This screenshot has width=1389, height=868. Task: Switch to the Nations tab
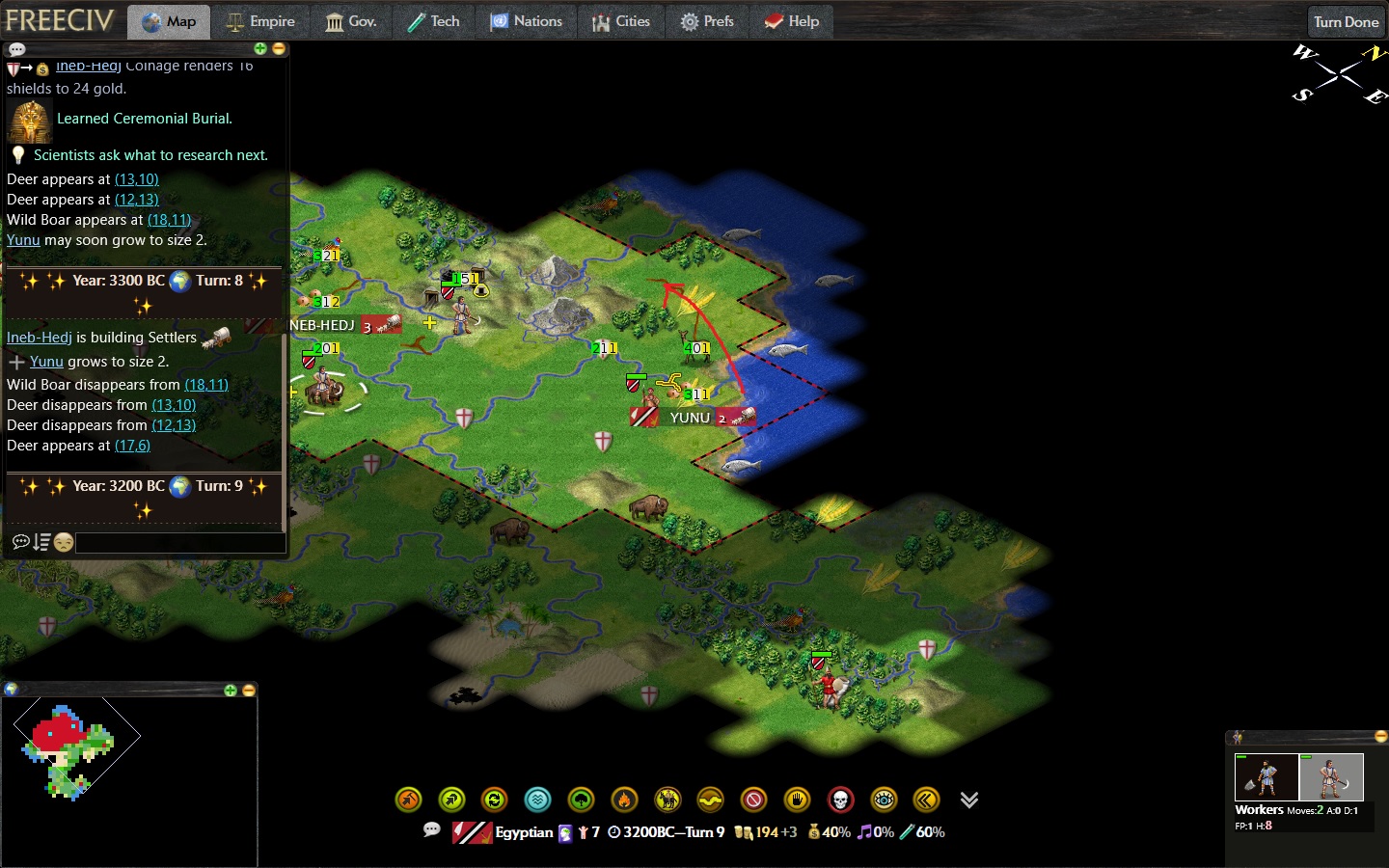[526, 21]
